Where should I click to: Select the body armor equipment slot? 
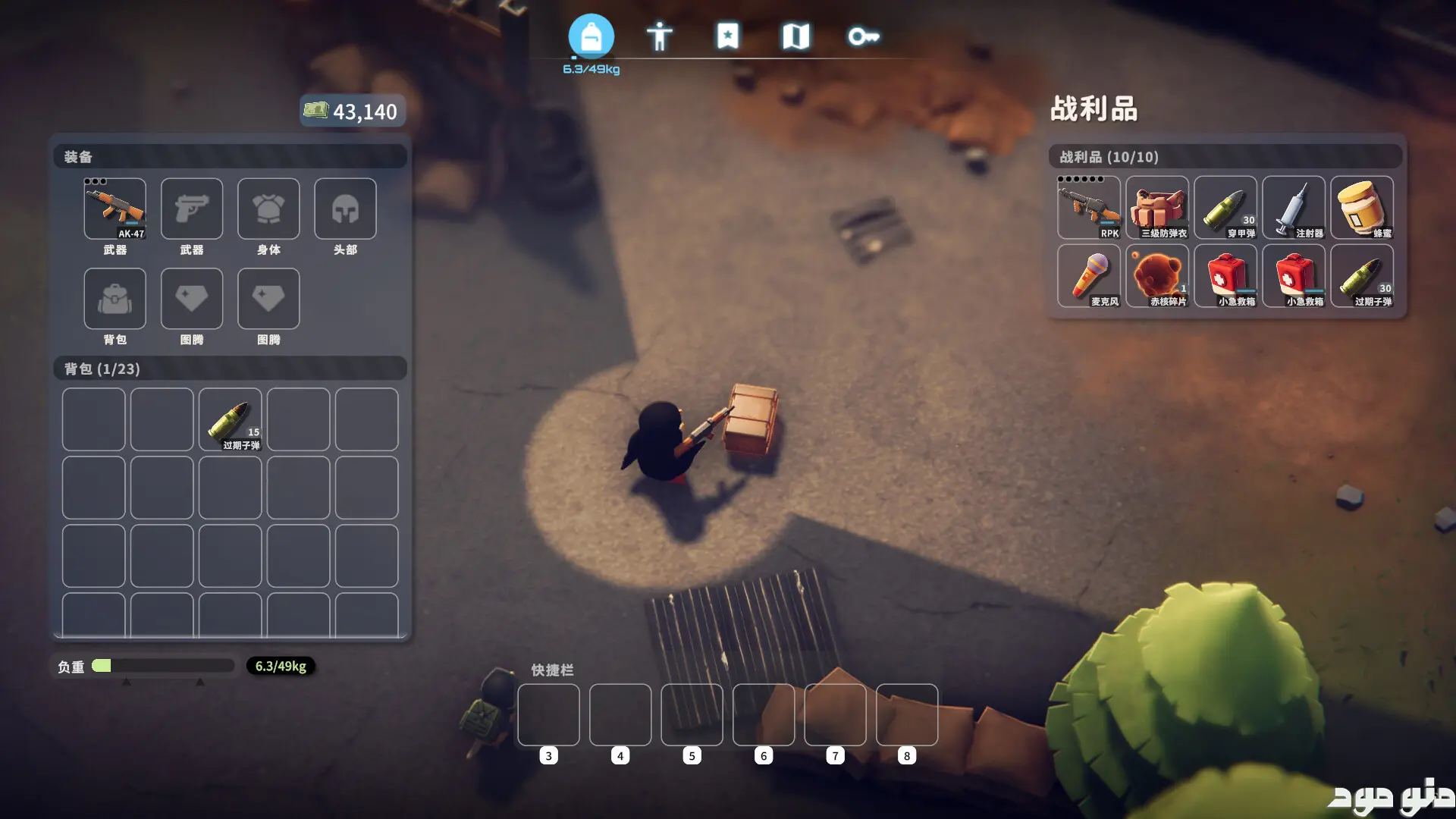[x=268, y=209]
